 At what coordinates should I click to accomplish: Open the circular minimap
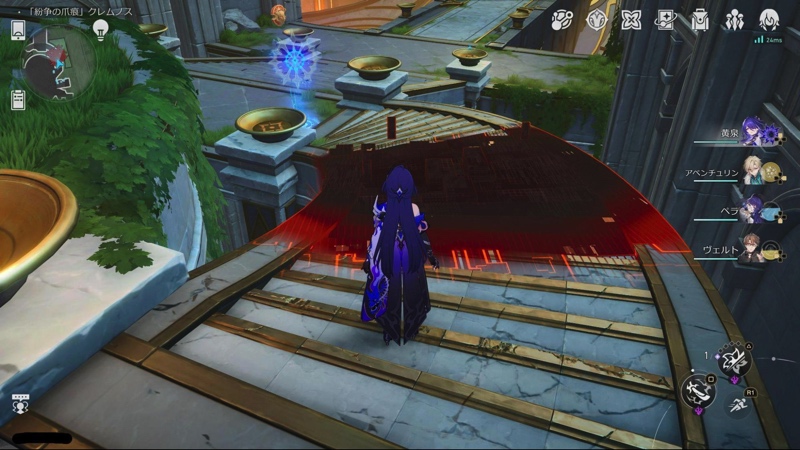click(x=58, y=62)
